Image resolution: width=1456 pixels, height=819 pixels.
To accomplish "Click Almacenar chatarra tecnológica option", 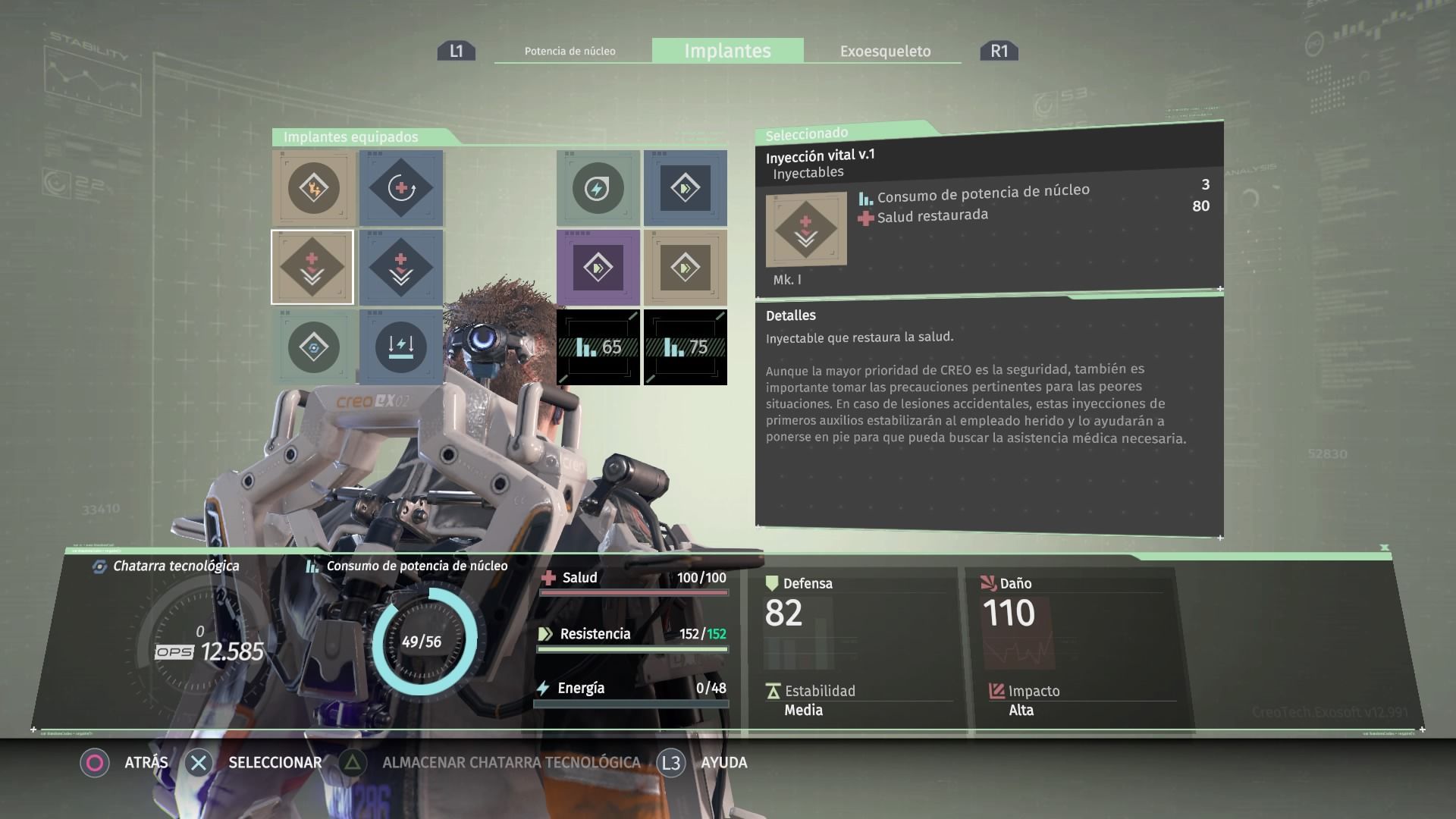I will [x=490, y=762].
